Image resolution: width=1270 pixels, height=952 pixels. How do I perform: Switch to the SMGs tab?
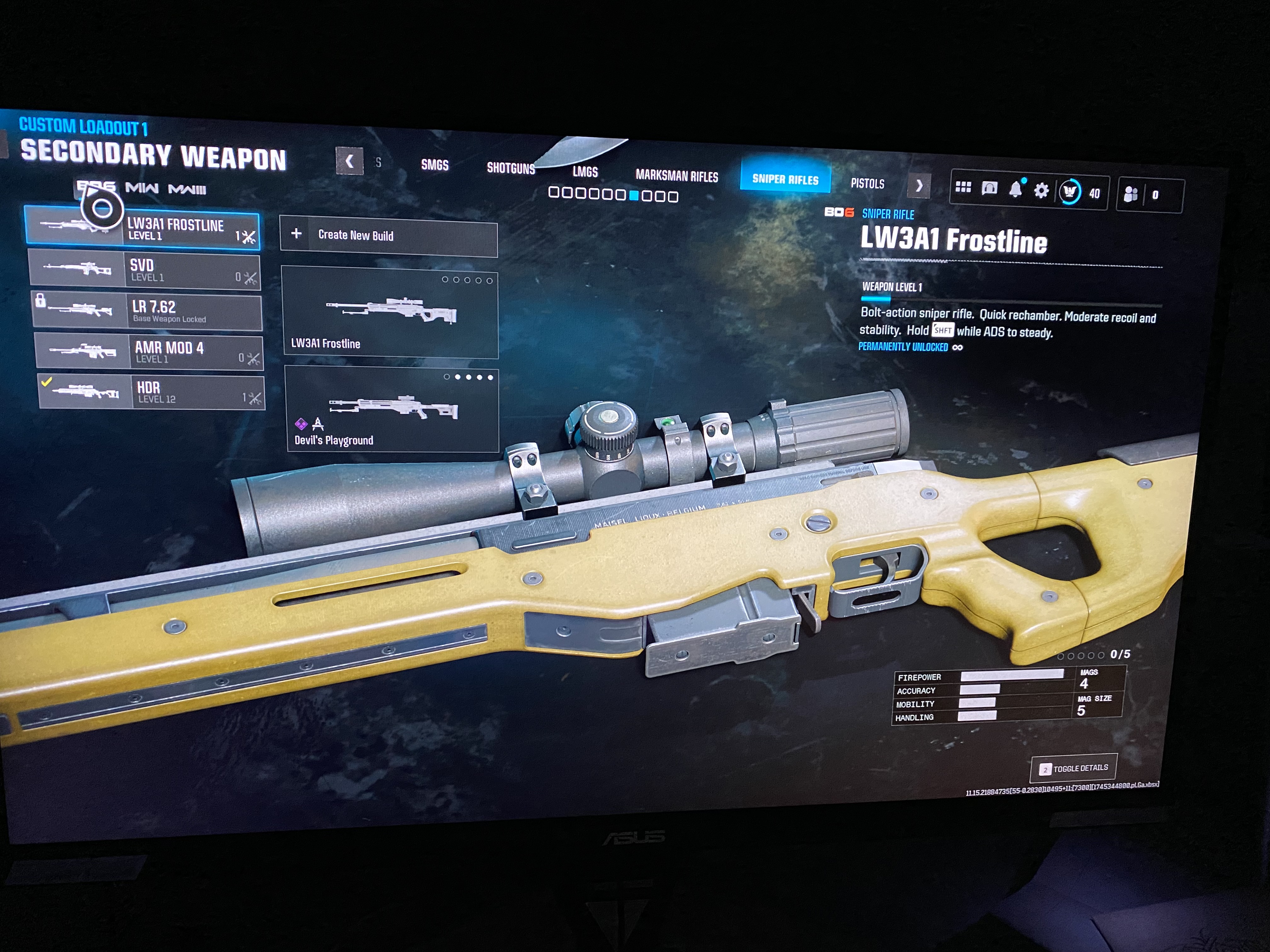[x=435, y=165]
